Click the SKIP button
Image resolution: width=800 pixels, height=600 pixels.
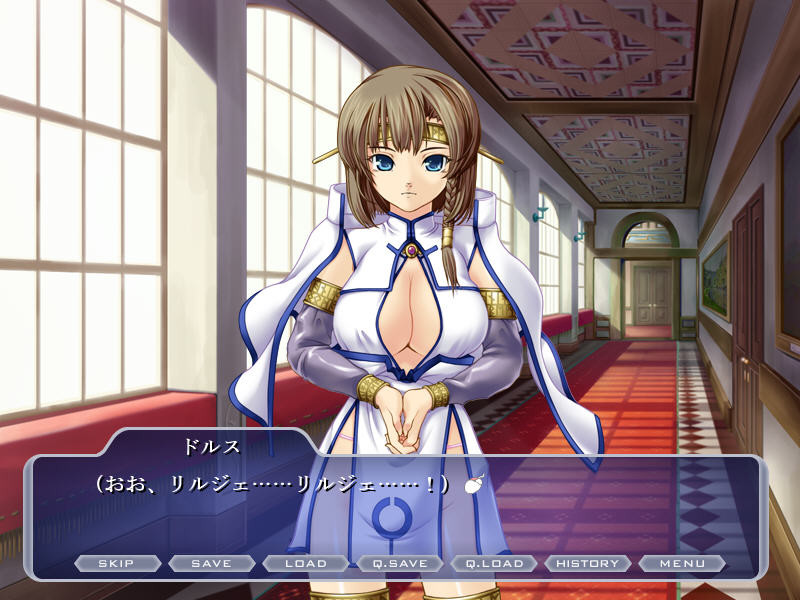(117, 563)
